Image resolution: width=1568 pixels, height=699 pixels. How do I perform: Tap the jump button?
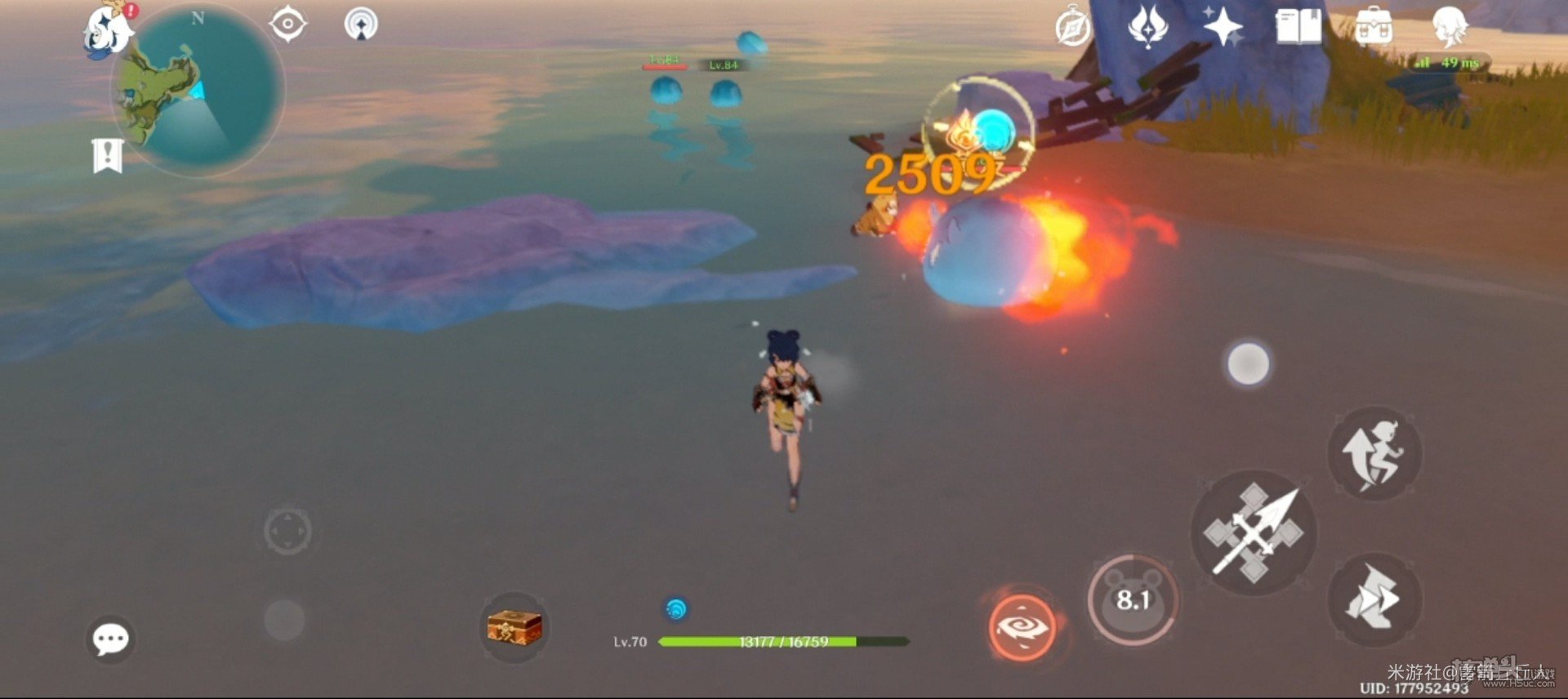click(1374, 454)
